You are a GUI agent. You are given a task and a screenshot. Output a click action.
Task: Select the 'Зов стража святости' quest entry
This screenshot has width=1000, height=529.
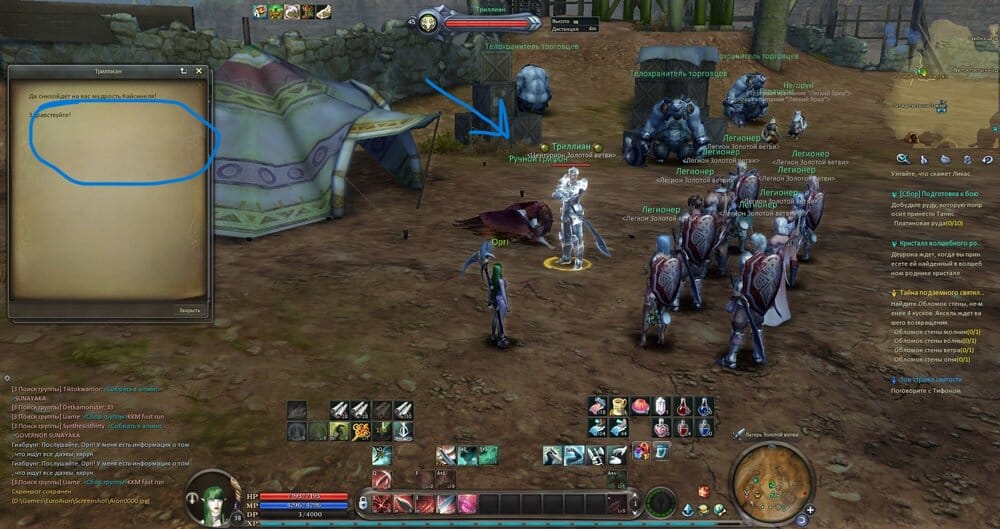[929, 380]
